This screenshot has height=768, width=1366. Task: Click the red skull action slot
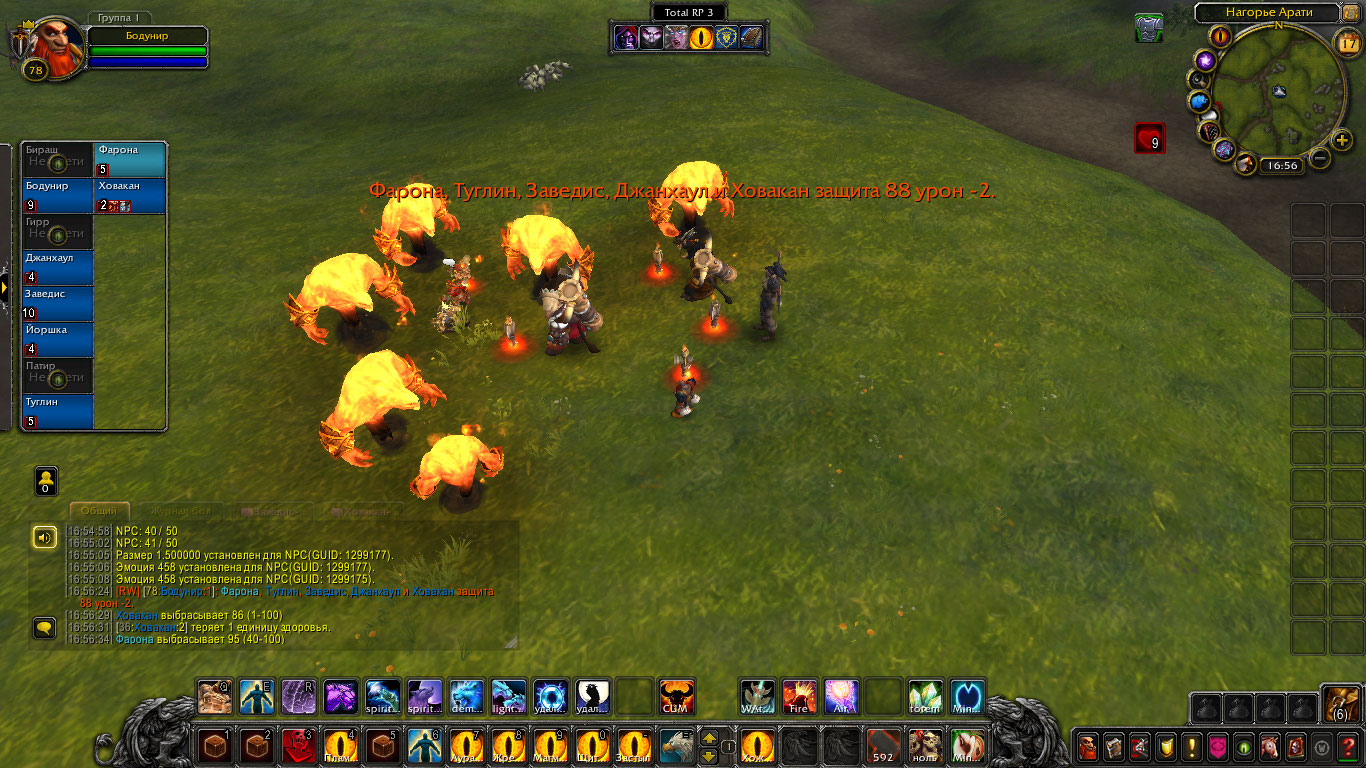pos(298,746)
